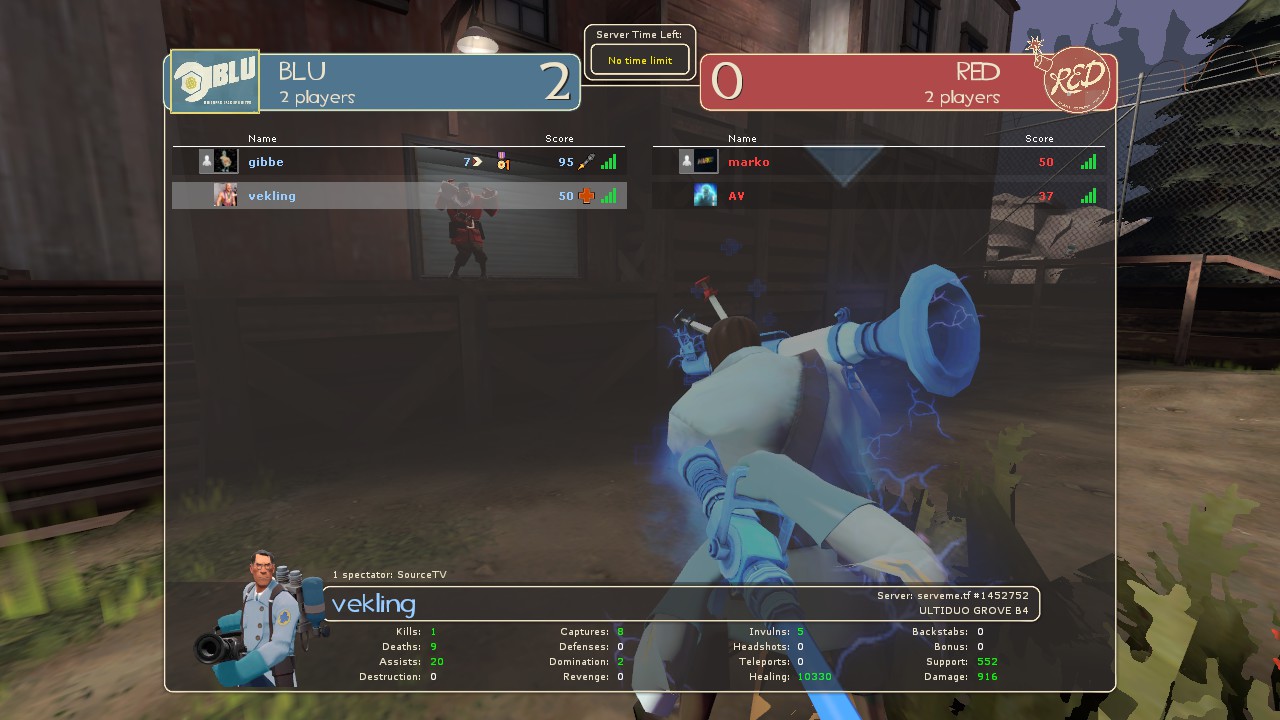This screenshot has height=720, width=1280.
Task: Select player gibbe in the BLU list
Action: pos(266,162)
